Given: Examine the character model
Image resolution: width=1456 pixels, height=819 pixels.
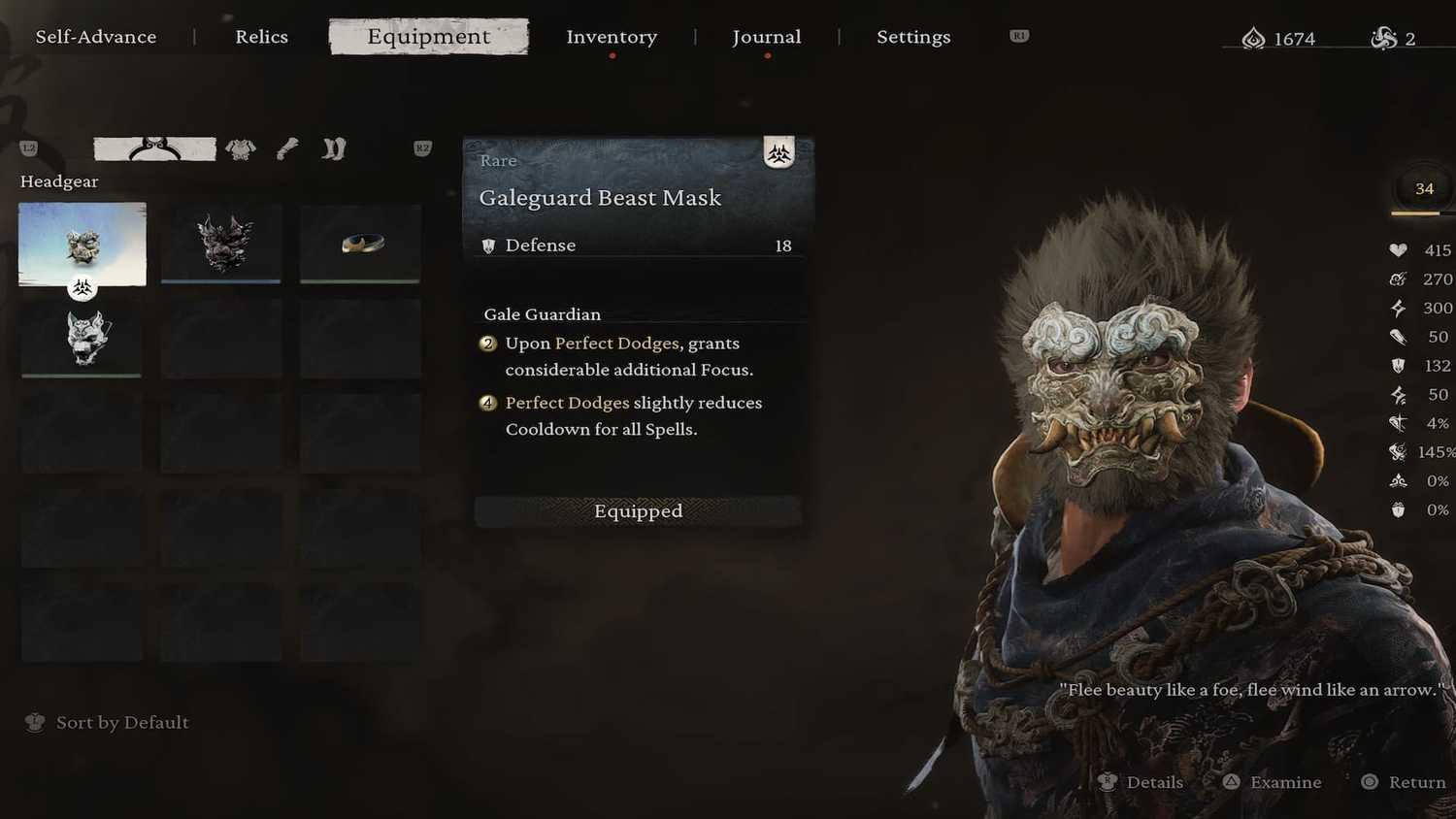Looking at the screenshot, I should 1273,782.
